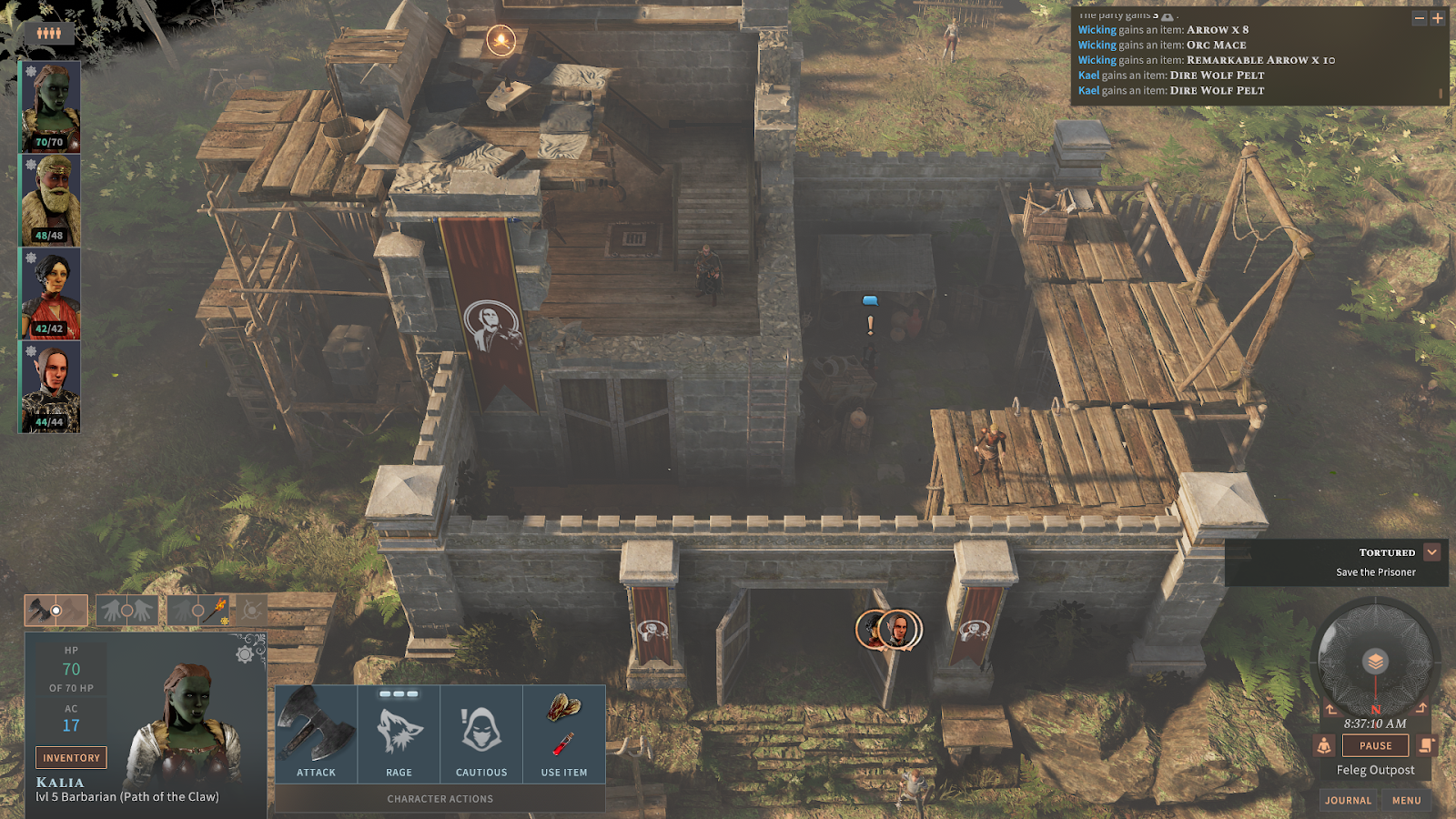Open the Journal
The width and height of the screenshot is (1456, 819).
[x=1348, y=800]
